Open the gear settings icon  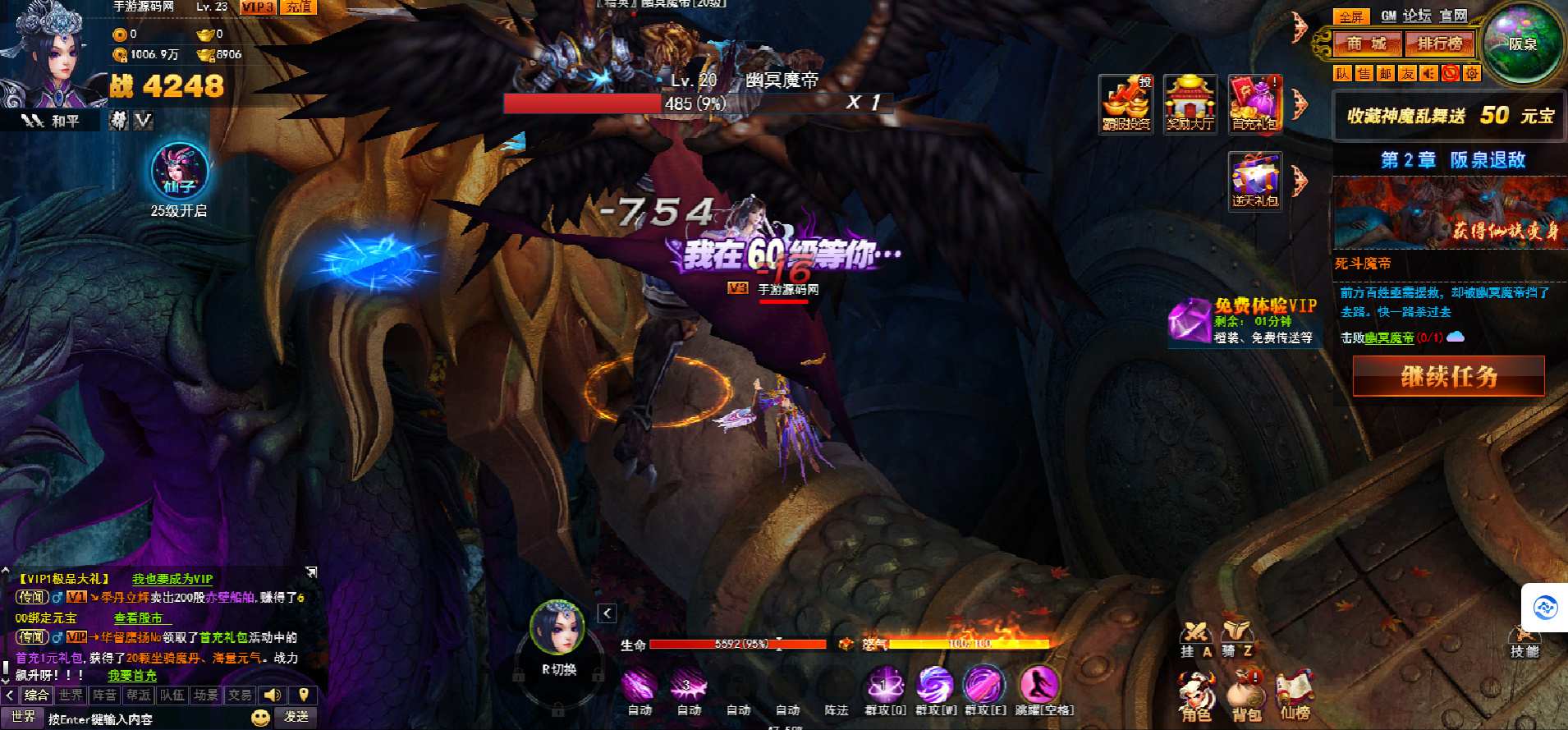pyautogui.click(x=1472, y=73)
